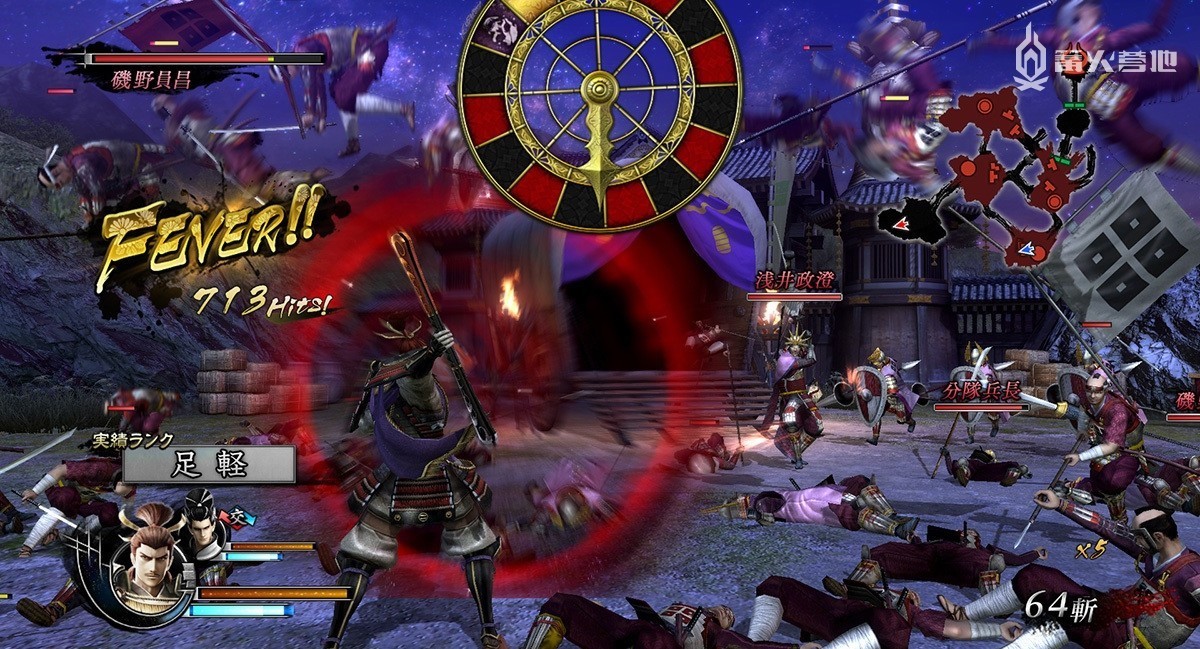
Task: Target the 浅井政澄 enemy name tag
Action: [794, 280]
